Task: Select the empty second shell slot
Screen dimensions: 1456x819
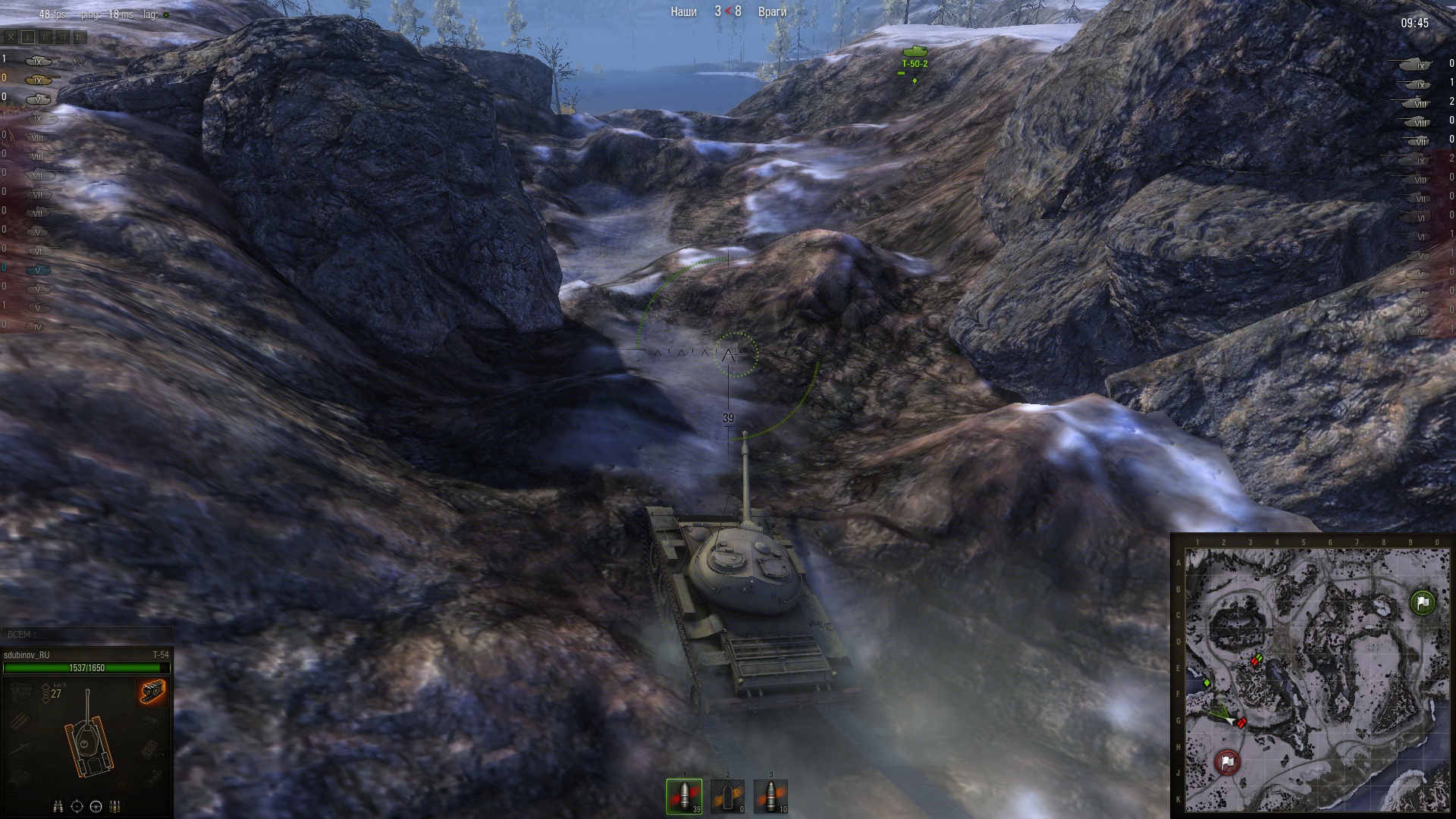Action: (727, 795)
